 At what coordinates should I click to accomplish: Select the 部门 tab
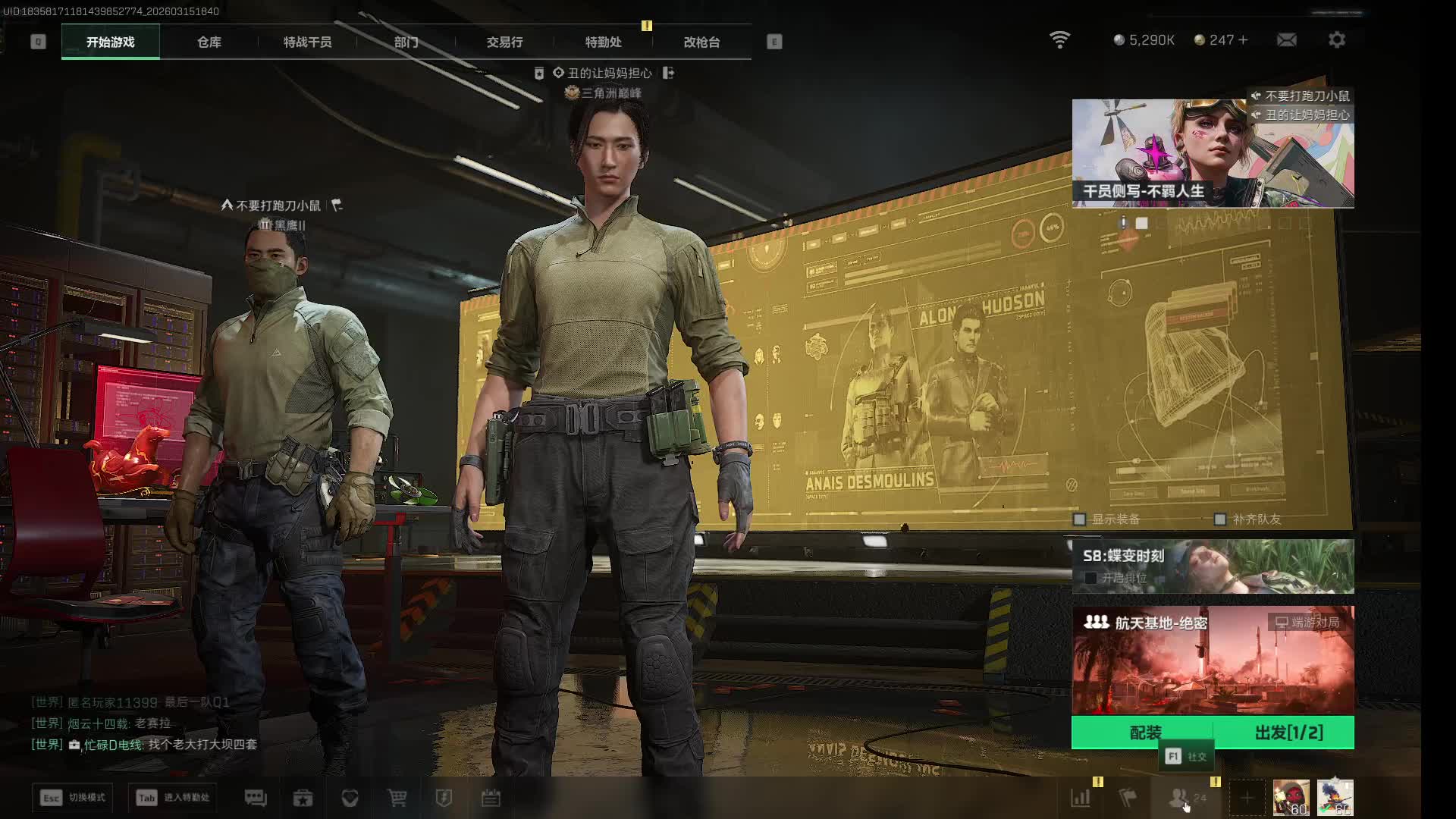[x=406, y=42]
